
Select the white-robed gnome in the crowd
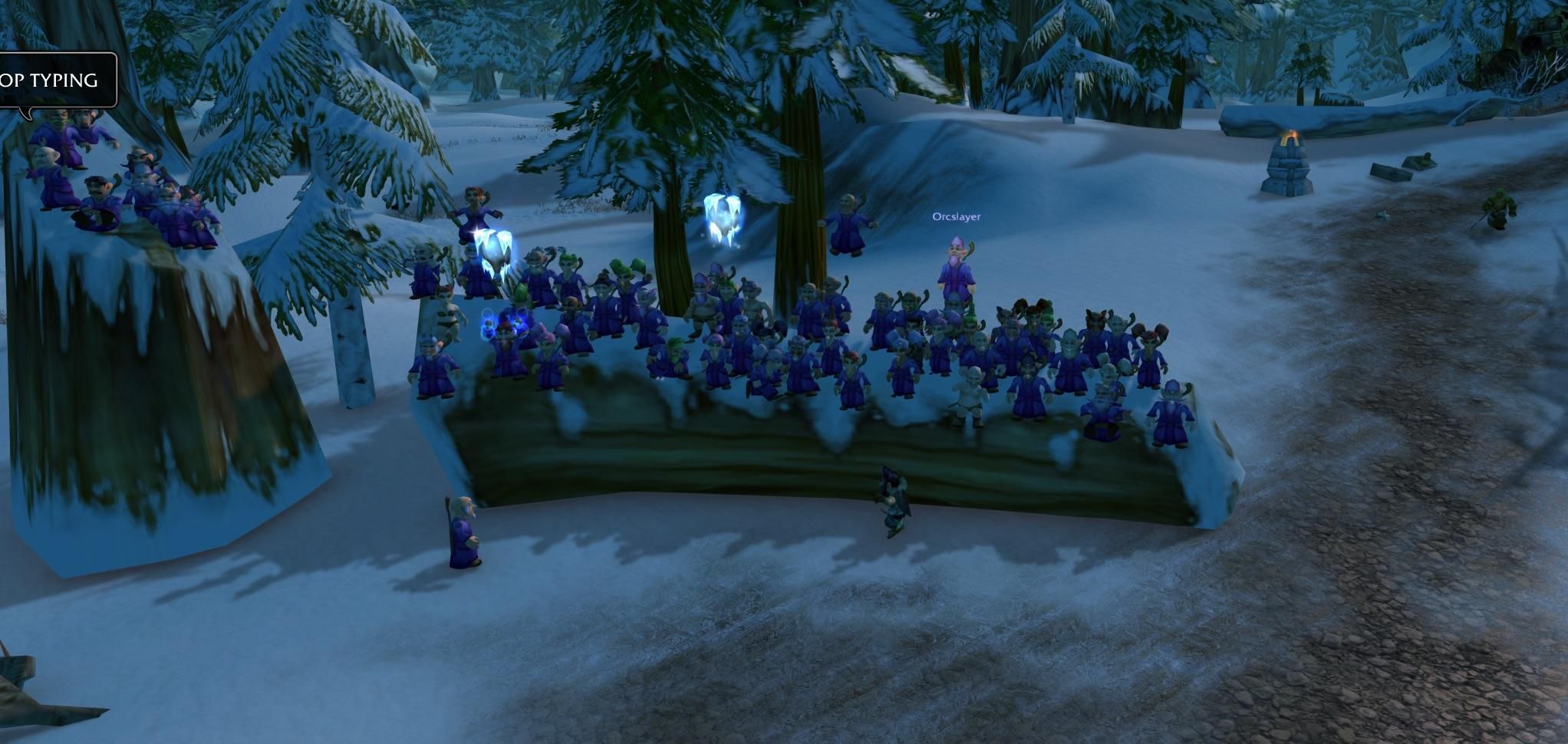click(971, 395)
